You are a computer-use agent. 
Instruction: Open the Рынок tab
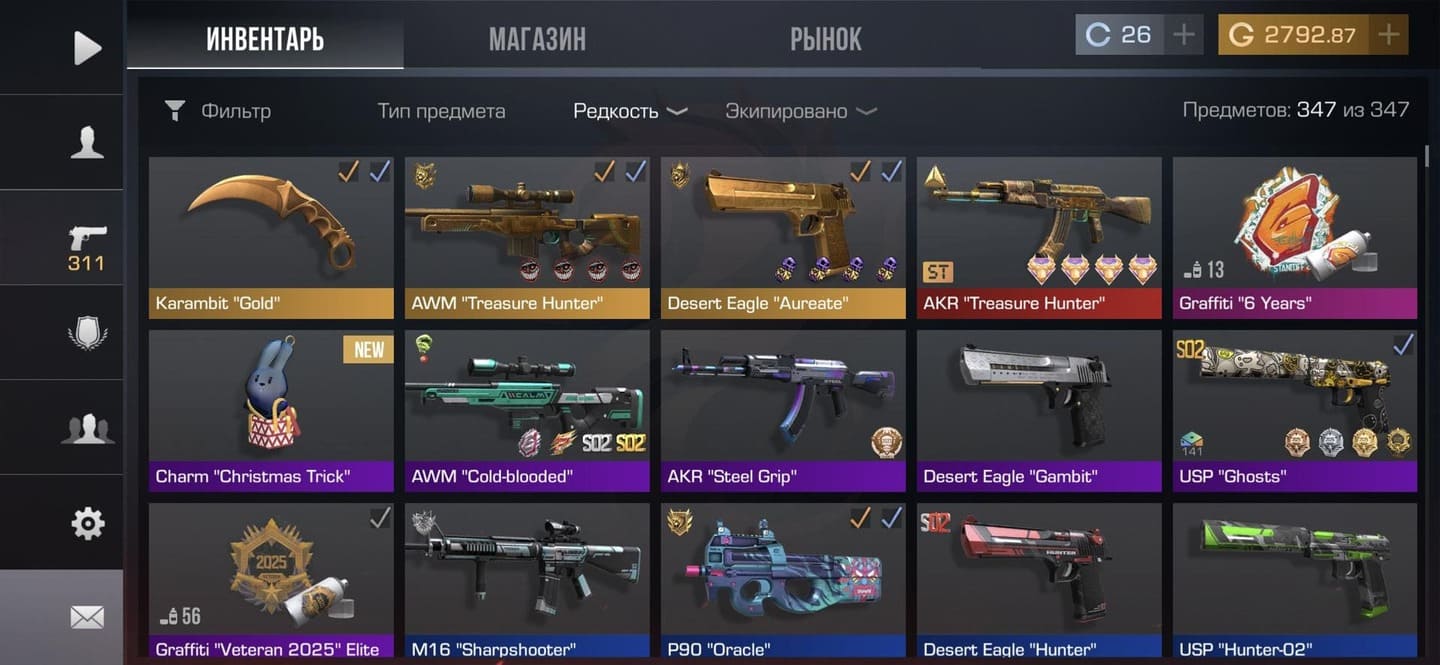825,39
